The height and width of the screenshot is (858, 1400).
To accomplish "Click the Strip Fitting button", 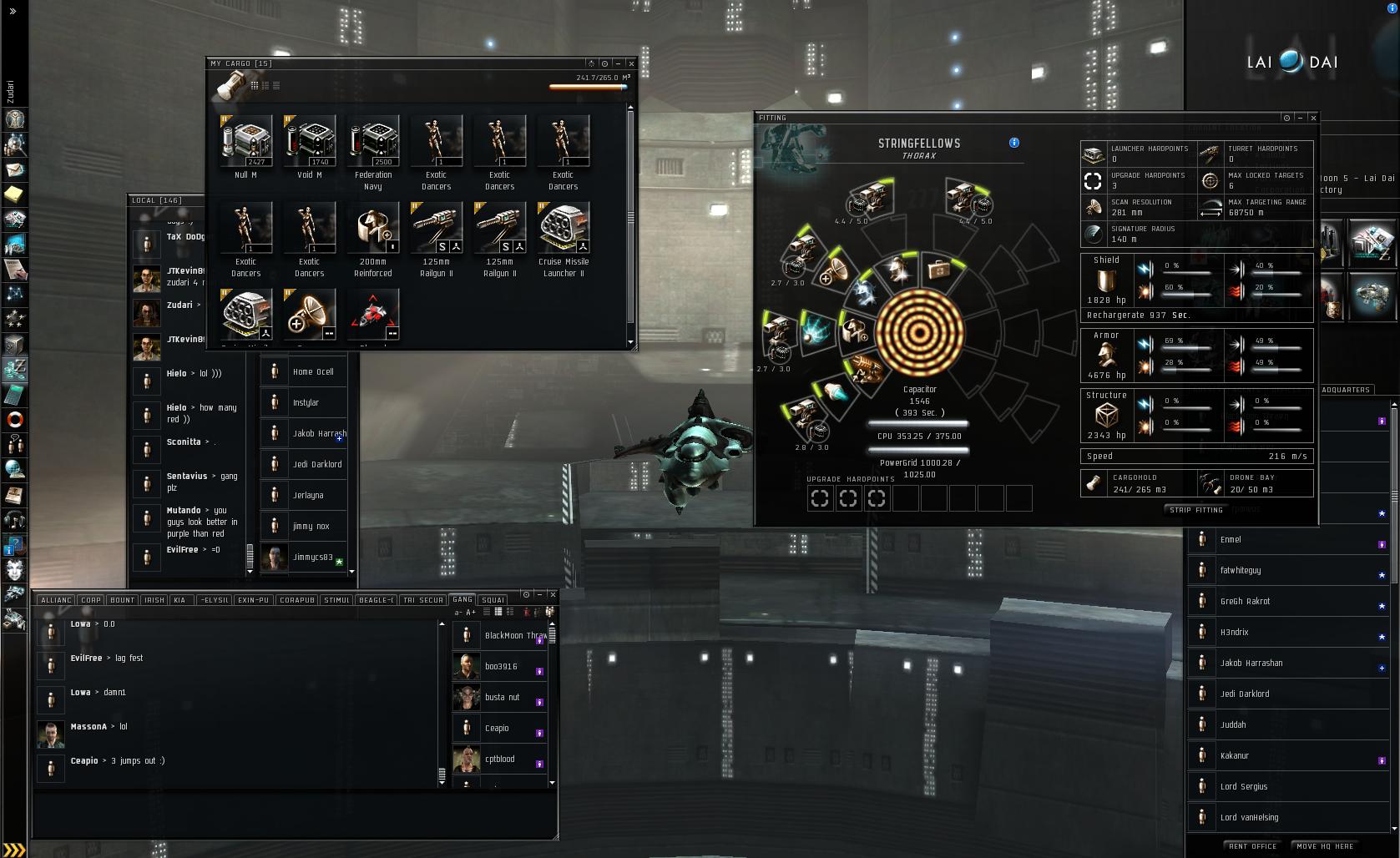I will click(1196, 510).
